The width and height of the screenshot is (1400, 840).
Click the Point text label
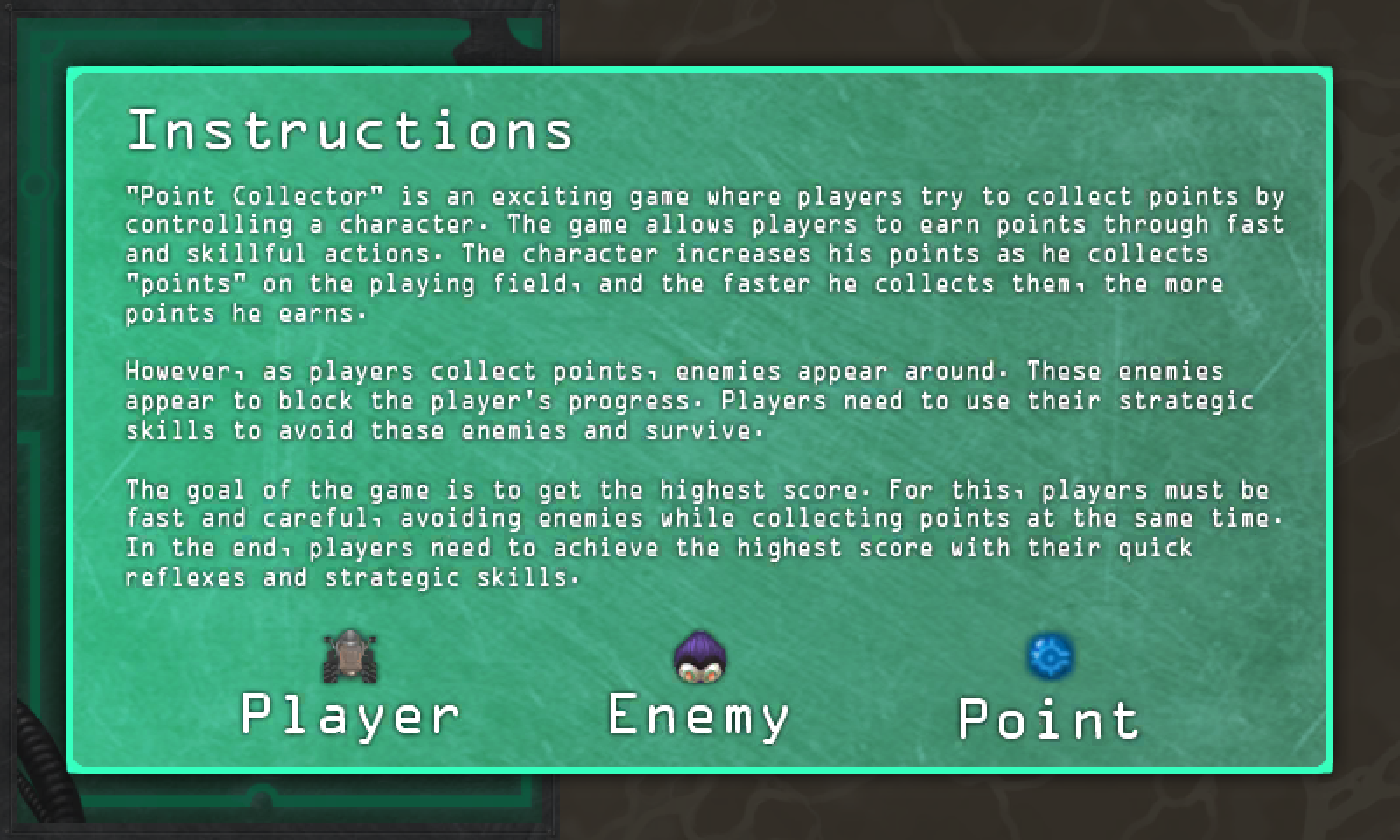(1047, 717)
